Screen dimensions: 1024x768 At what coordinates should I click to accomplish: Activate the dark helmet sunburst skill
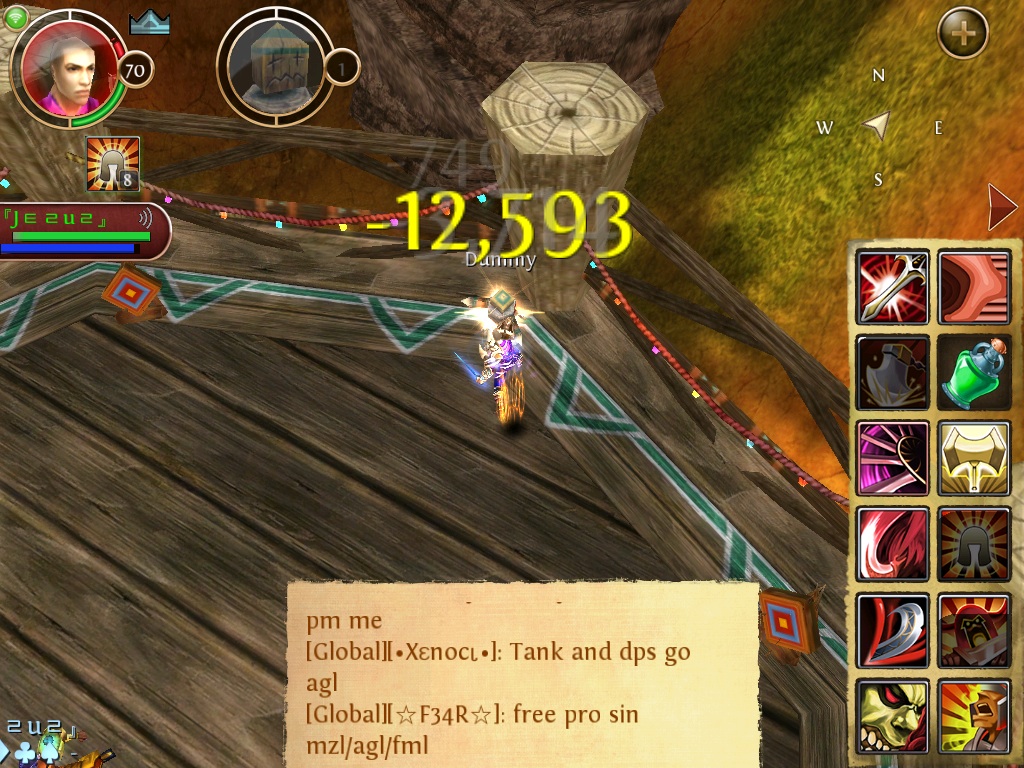[x=974, y=545]
